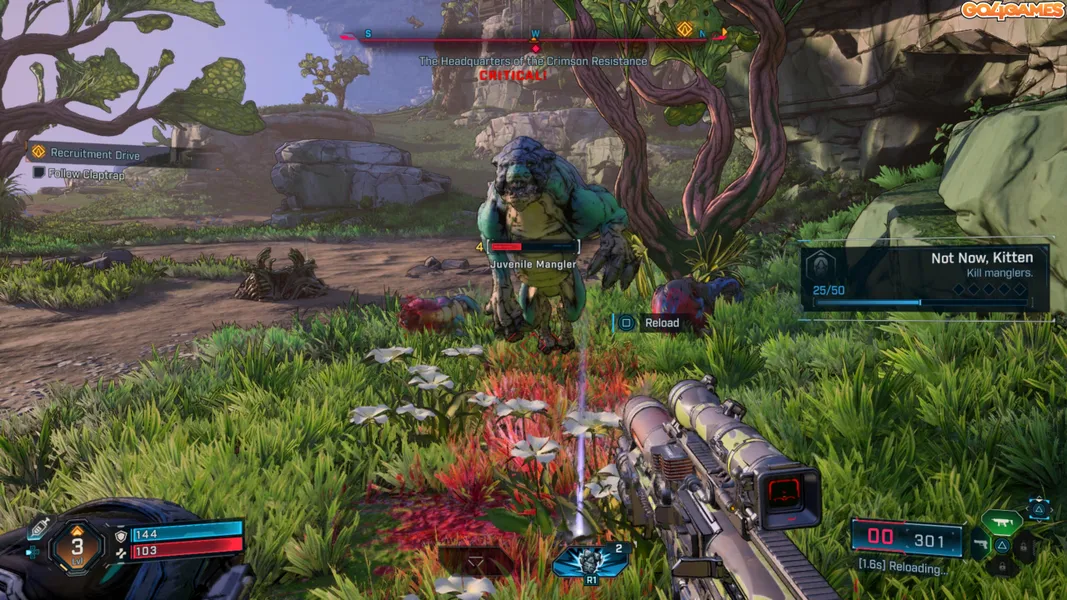This screenshot has width=1067, height=600.
Task: Open the level 3 character badge
Action: pos(77,546)
